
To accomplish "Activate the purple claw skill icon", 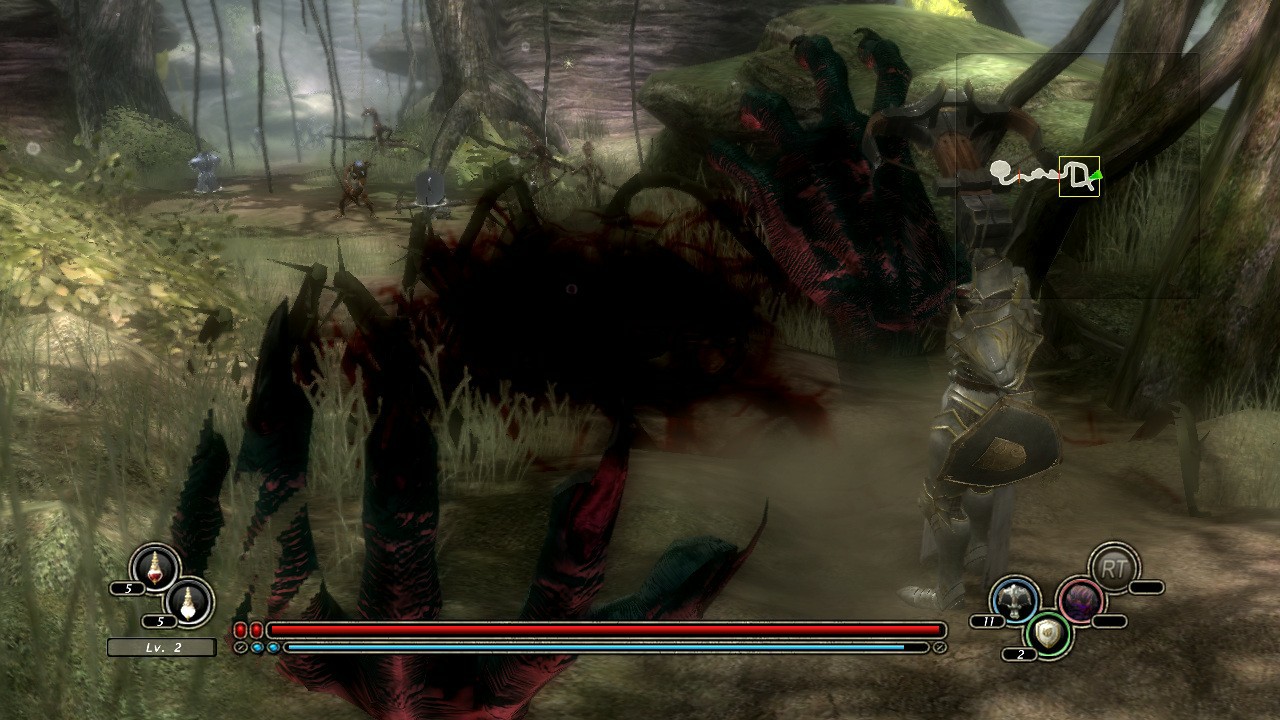I will click(x=1081, y=601).
